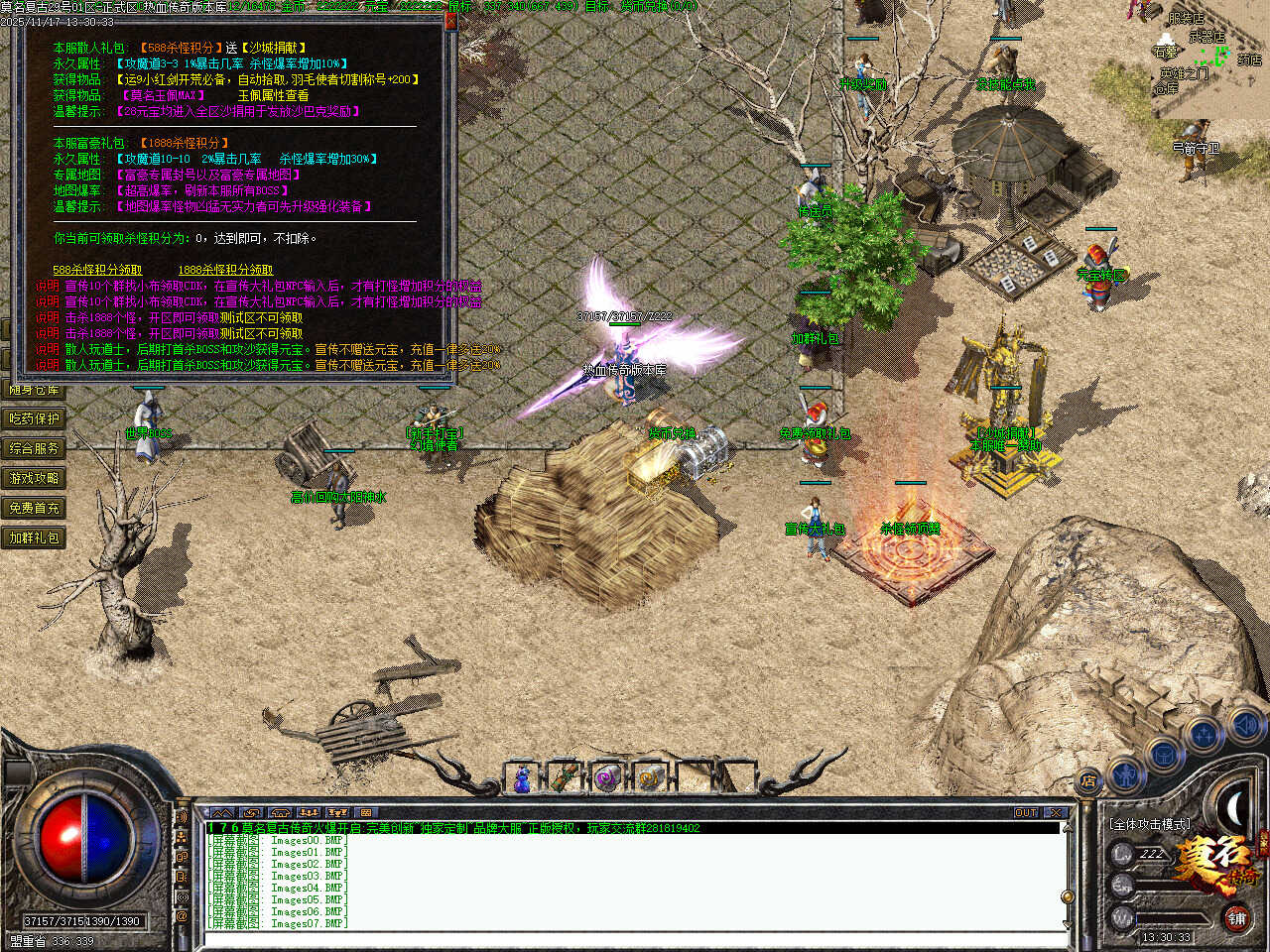Viewport: 1270px width, 952px height.
Task: Select the purple swirl stone hotbar slot
Action: [607, 779]
